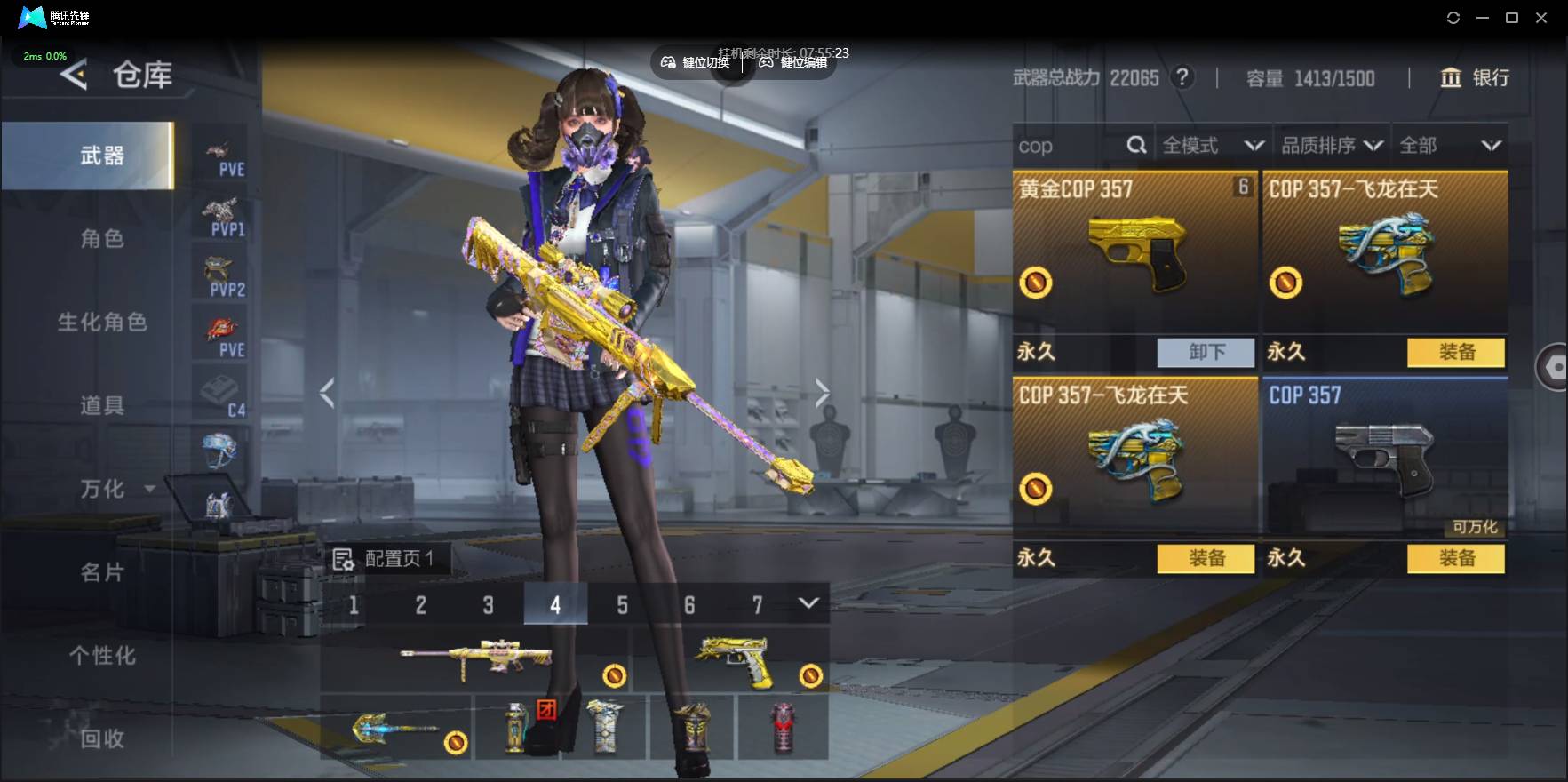Unequip 黄金COP 357 with the 卸下 button

point(1206,352)
